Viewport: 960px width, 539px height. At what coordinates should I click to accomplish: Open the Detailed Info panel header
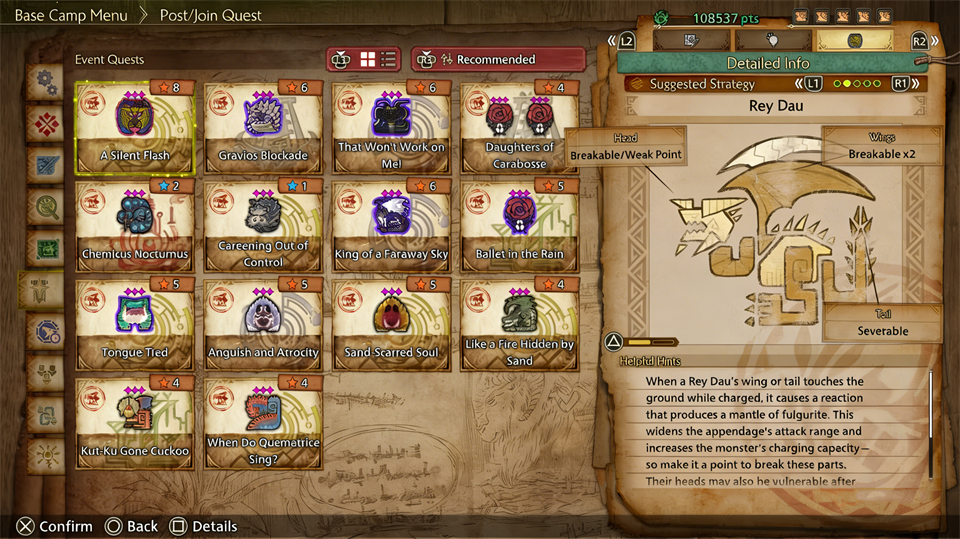pyautogui.click(x=768, y=63)
